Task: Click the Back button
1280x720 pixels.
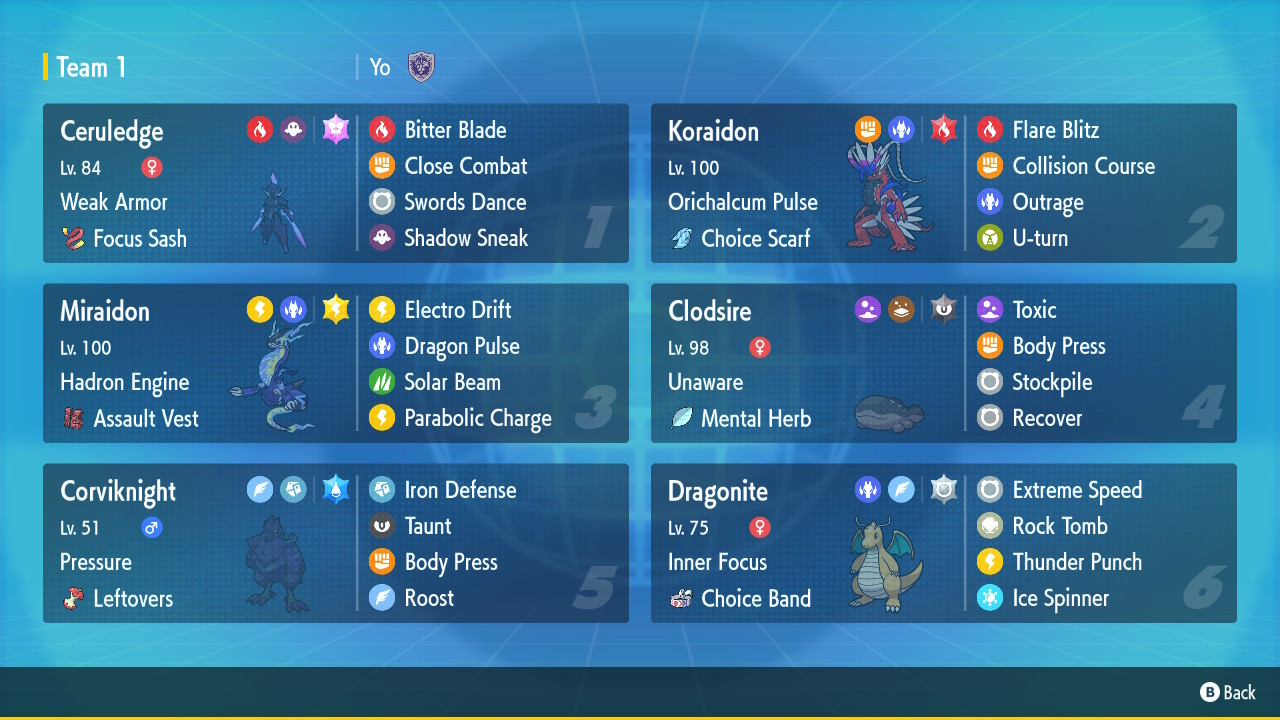Action: pos(1228,692)
